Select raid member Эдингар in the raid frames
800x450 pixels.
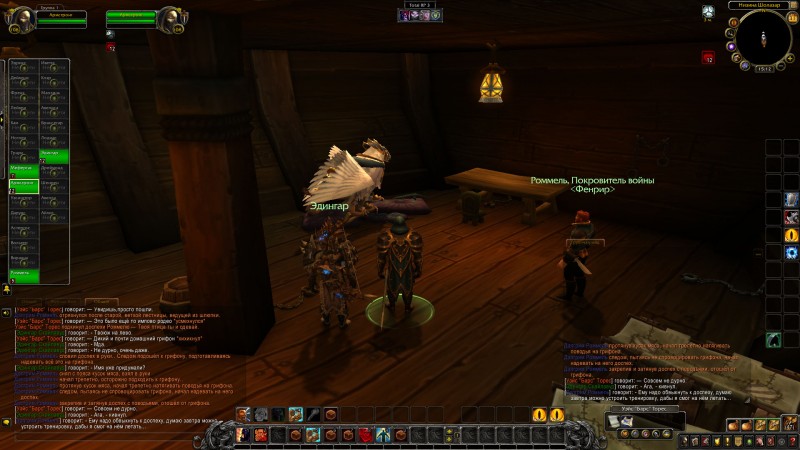[x=53, y=155]
